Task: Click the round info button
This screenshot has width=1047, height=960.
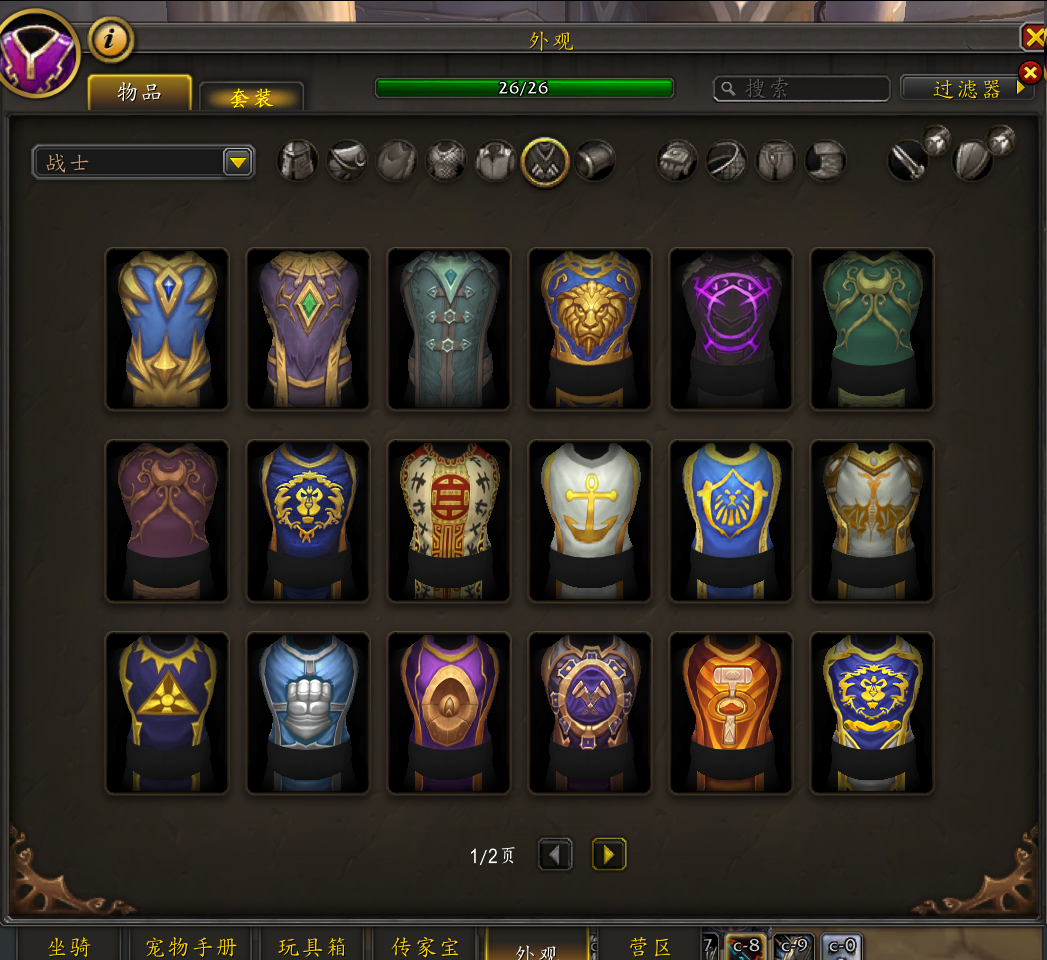Action: pyautogui.click(x=111, y=41)
